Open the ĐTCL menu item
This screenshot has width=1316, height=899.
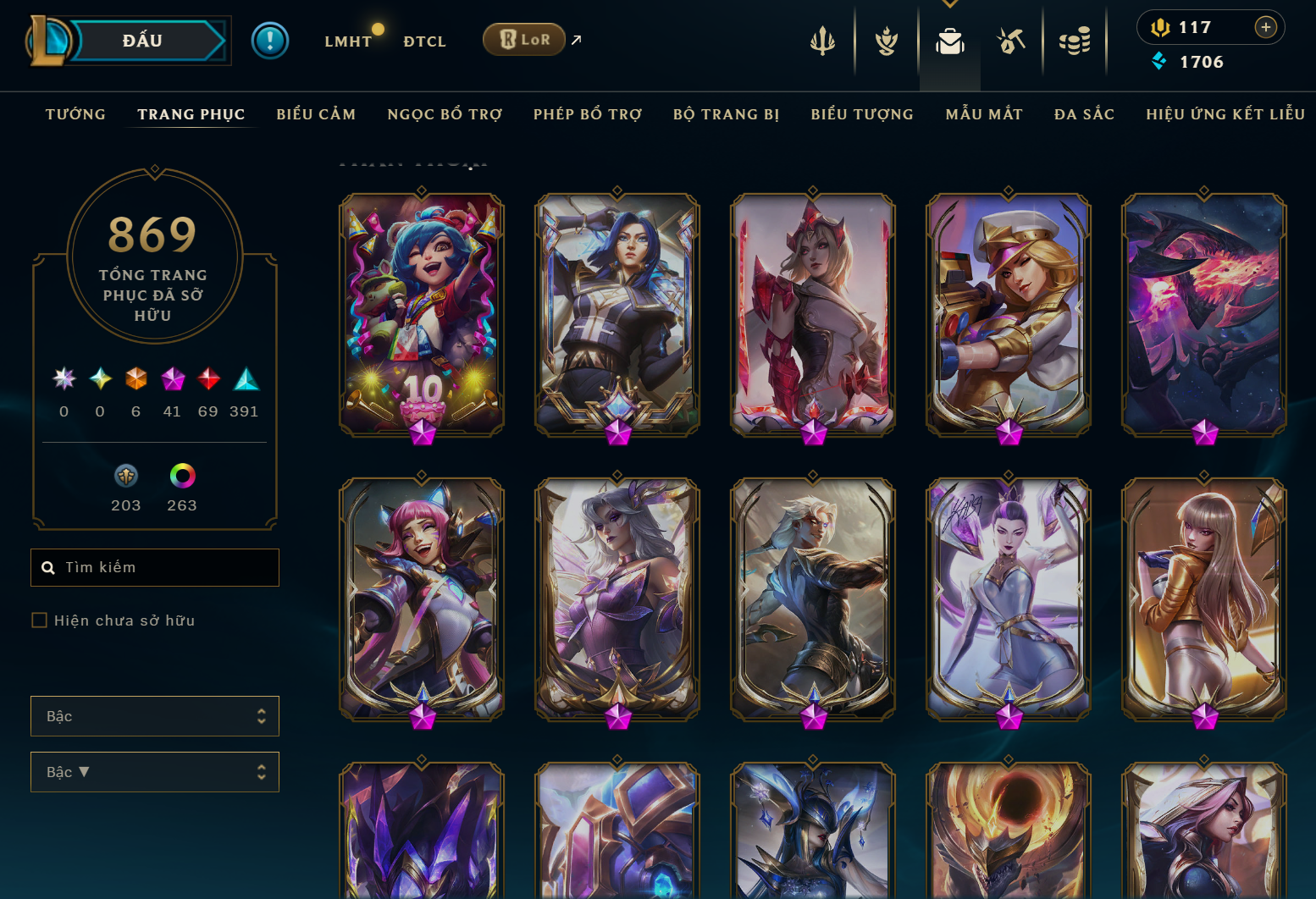[x=424, y=40]
